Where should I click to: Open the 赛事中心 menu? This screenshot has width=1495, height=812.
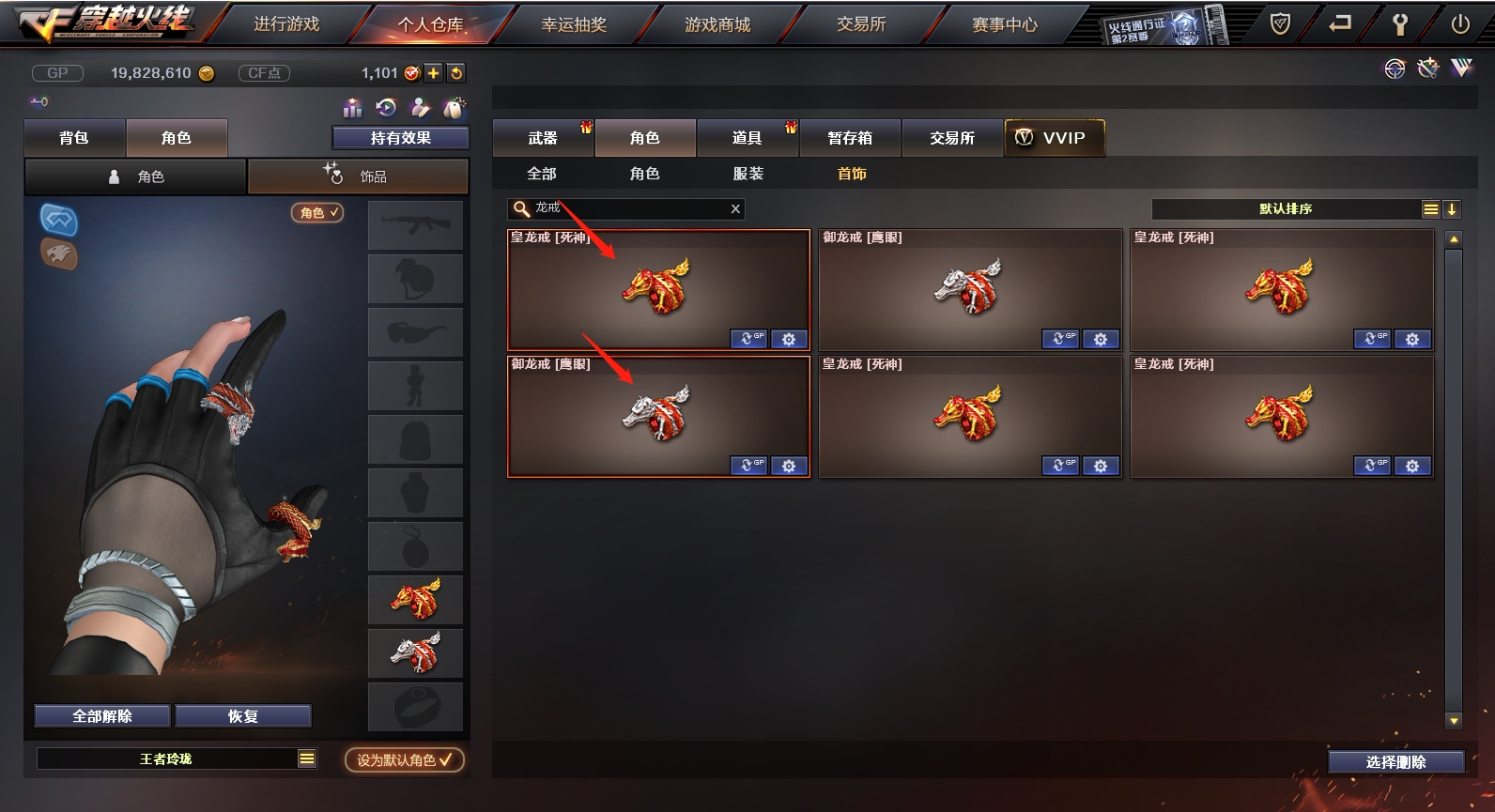click(1004, 24)
